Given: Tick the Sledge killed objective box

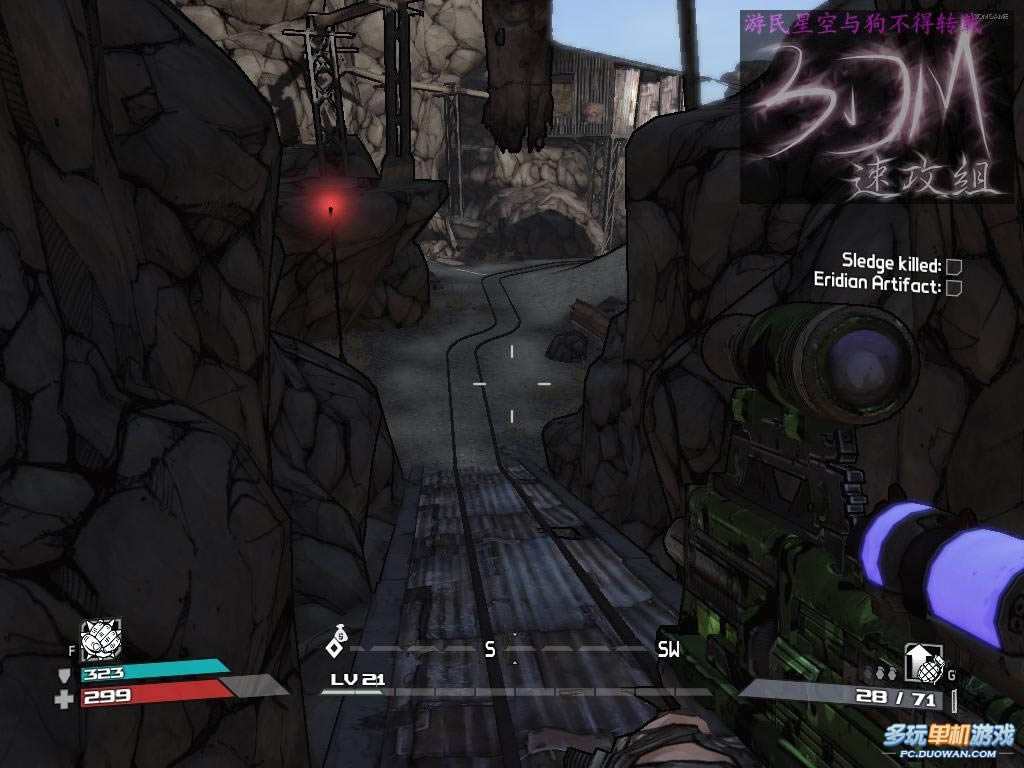Looking at the screenshot, I should tap(954, 266).
